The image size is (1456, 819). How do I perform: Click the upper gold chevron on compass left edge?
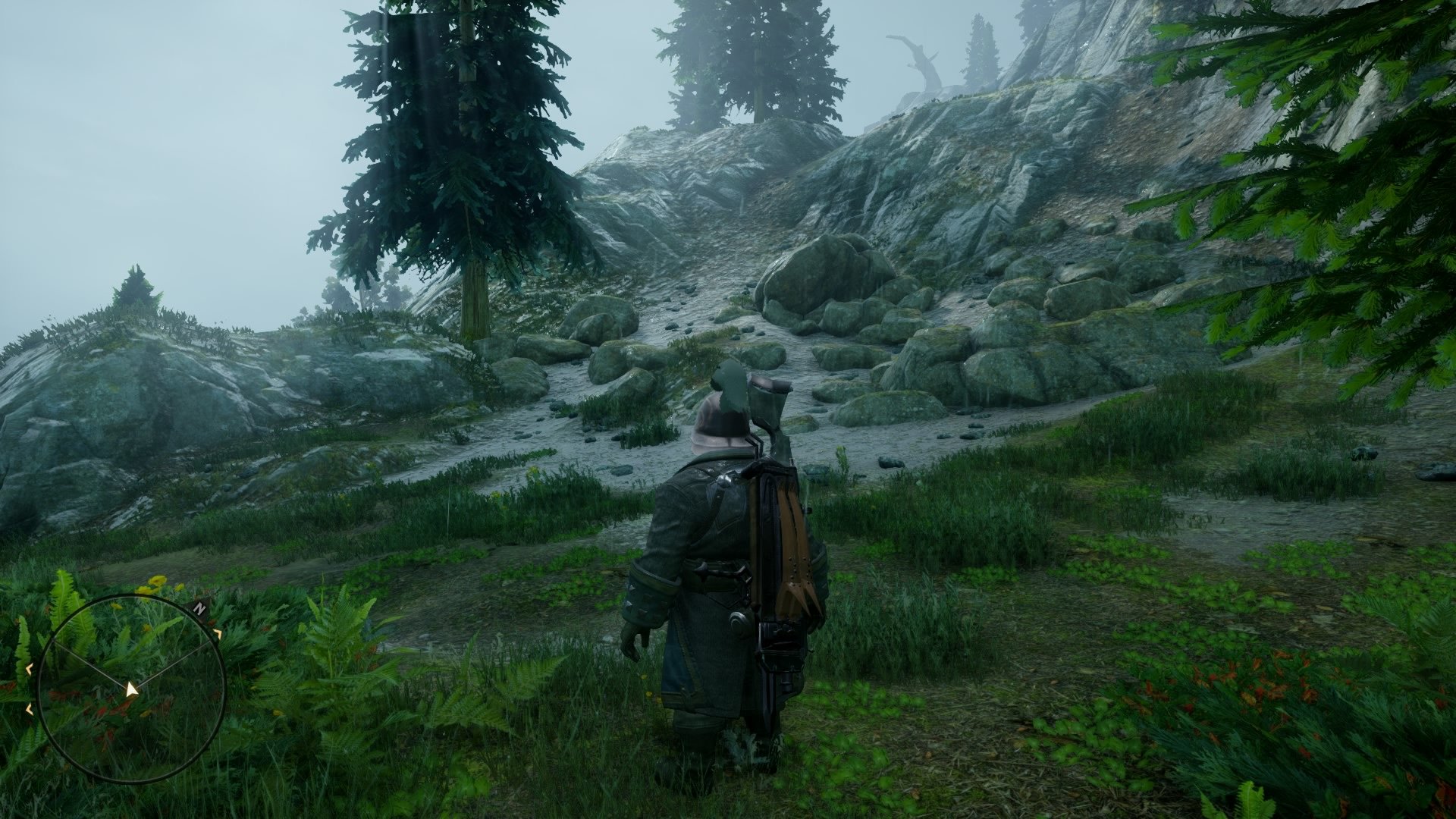(x=29, y=669)
